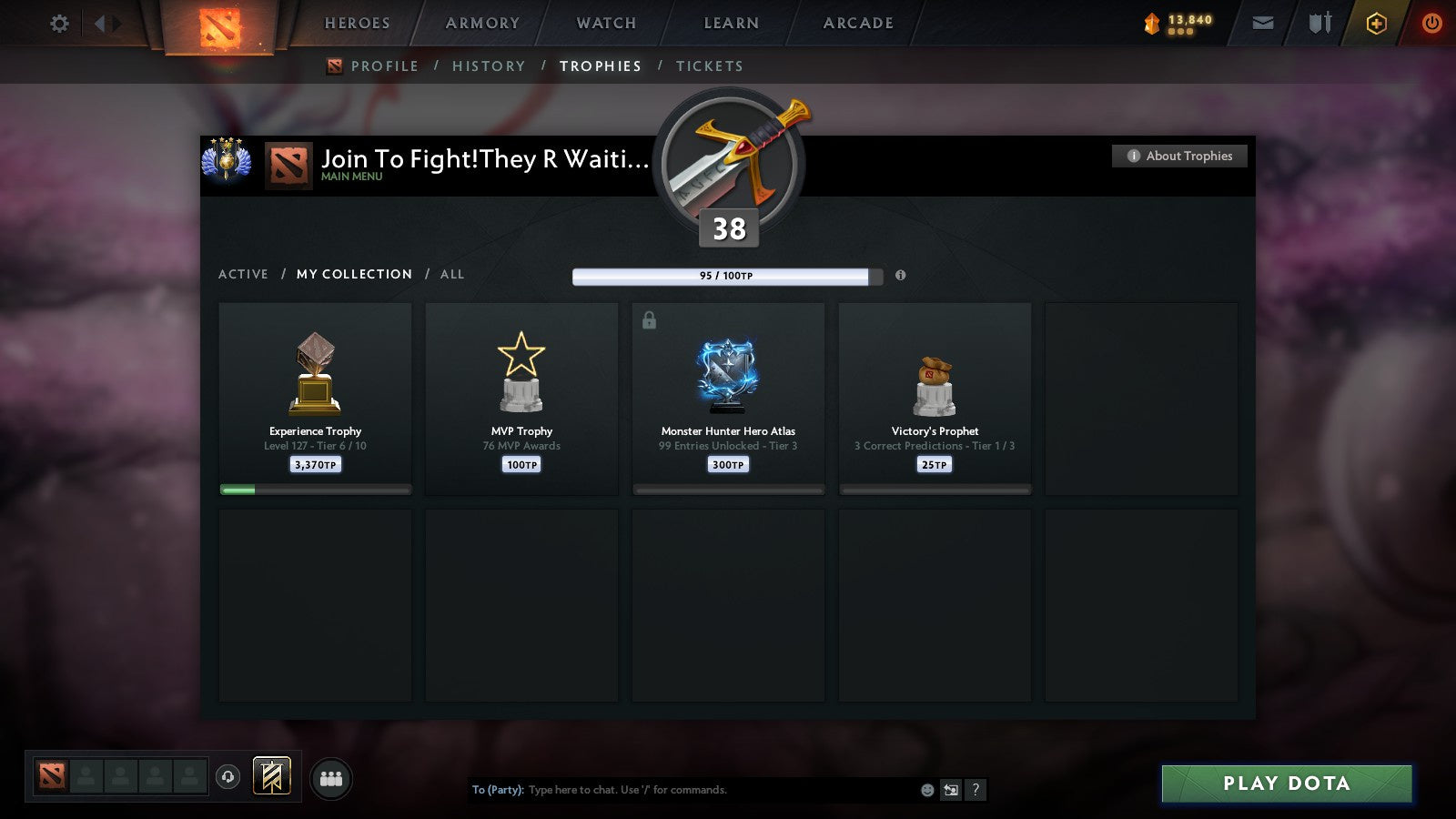Open the Dota 2 mail inbox icon
This screenshot has height=819, width=1456.
point(1263,23)
